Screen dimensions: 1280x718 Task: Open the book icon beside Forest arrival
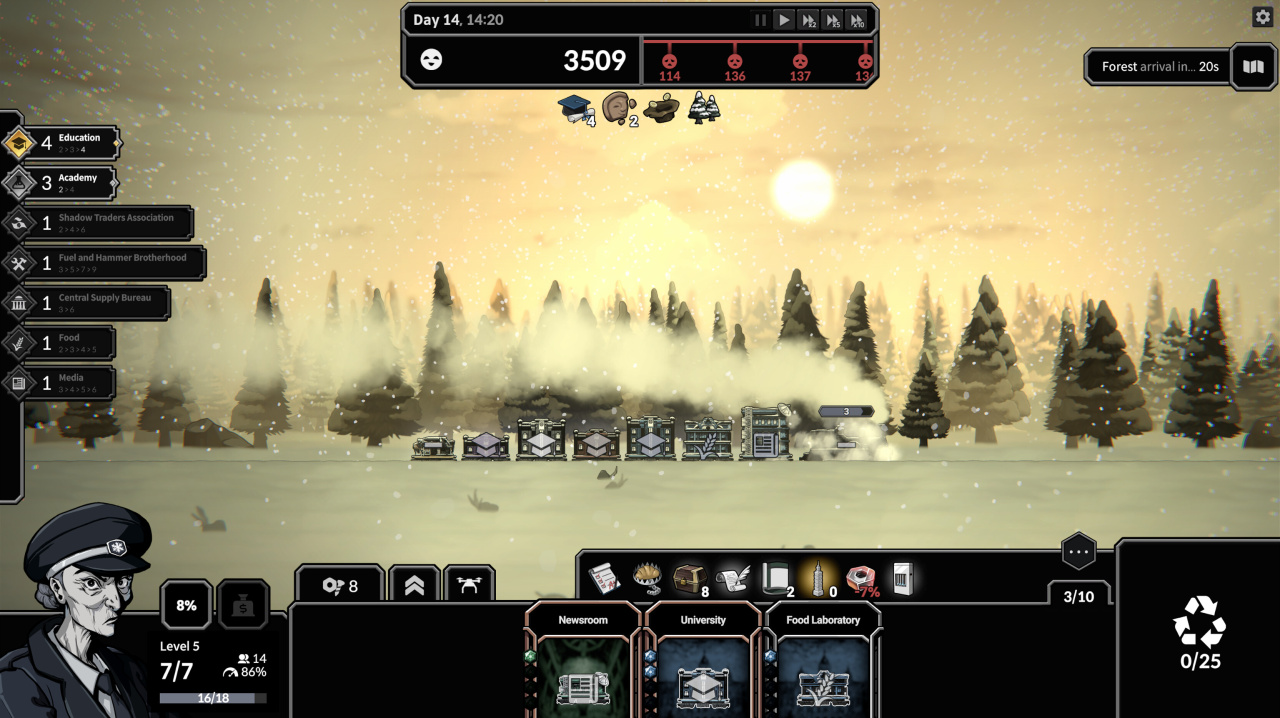(x=1253, y=67)
